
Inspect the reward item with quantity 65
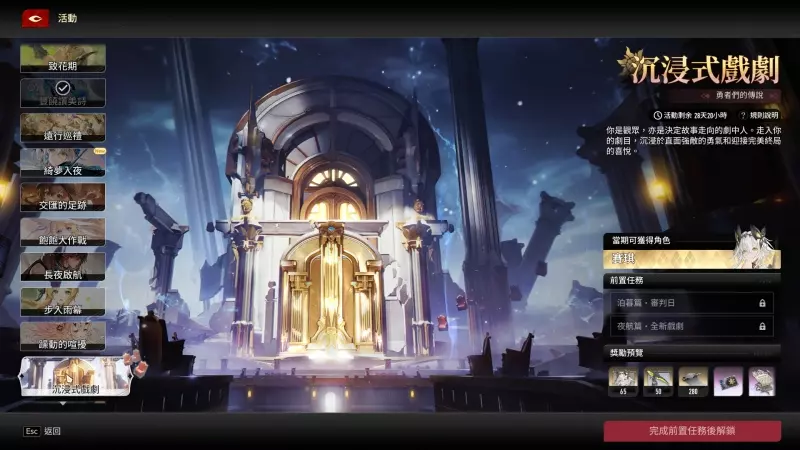tap(623, 381)
